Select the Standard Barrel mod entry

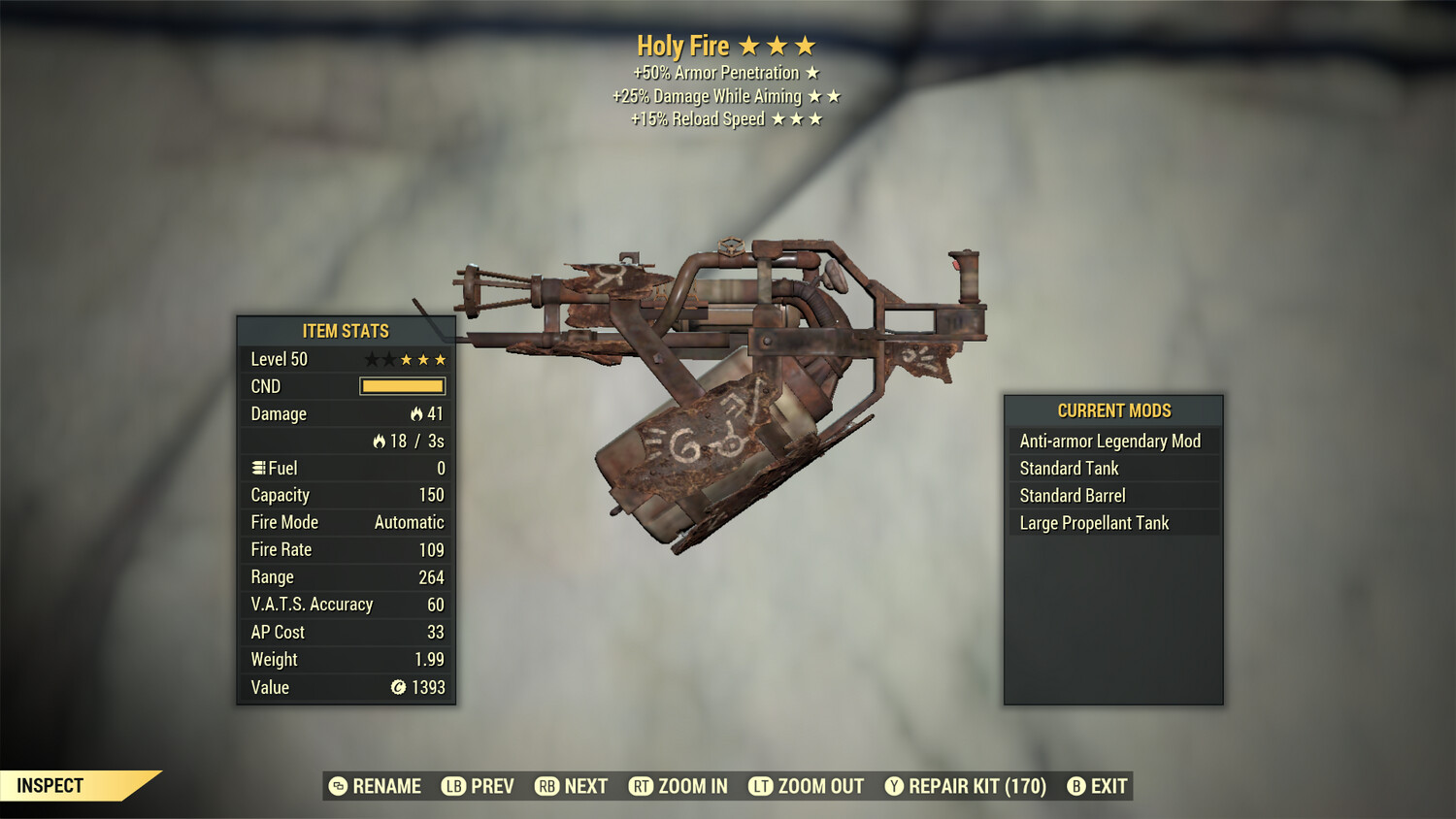tap(1071, 495)
